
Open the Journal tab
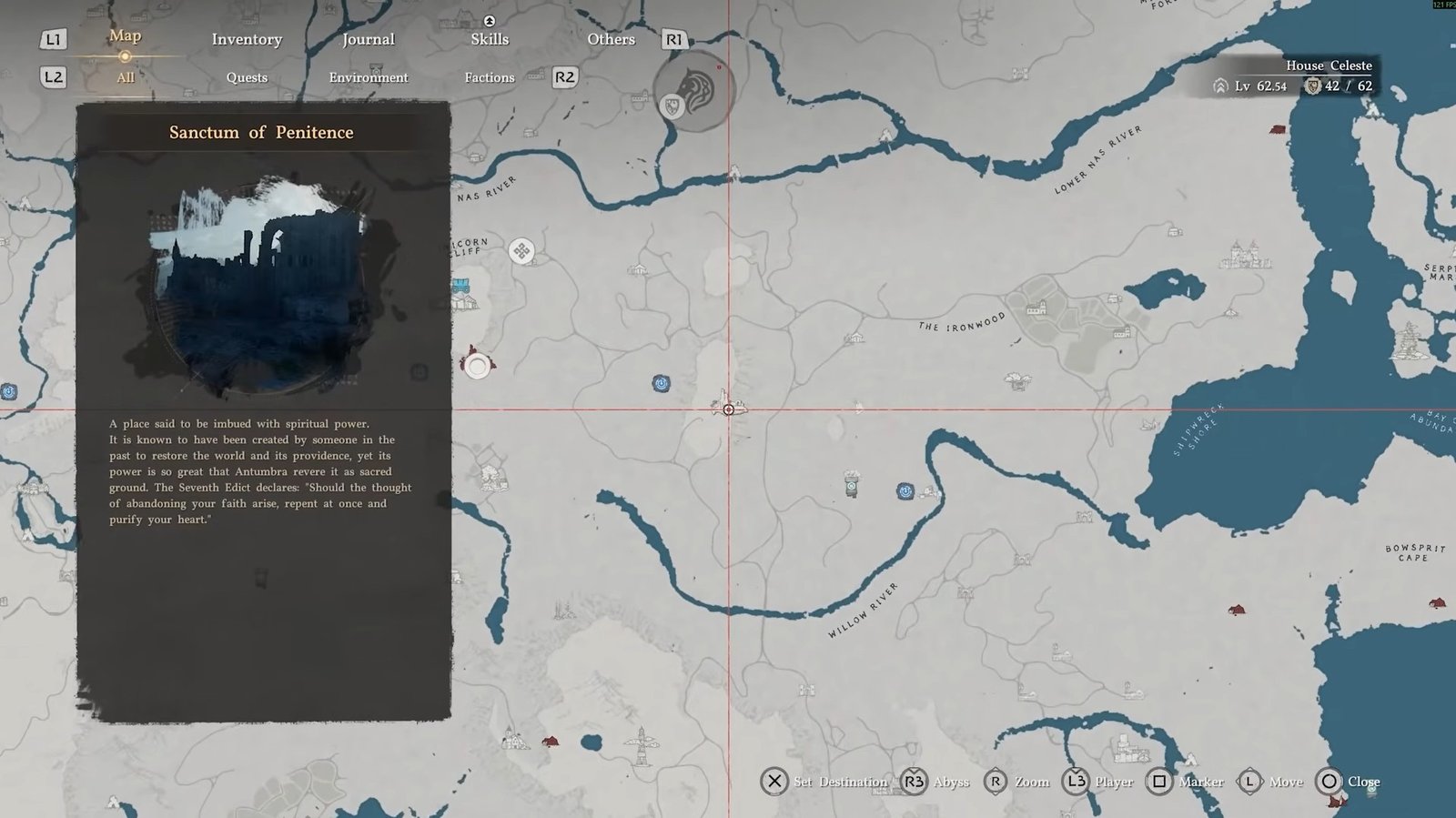pos(368,39)
